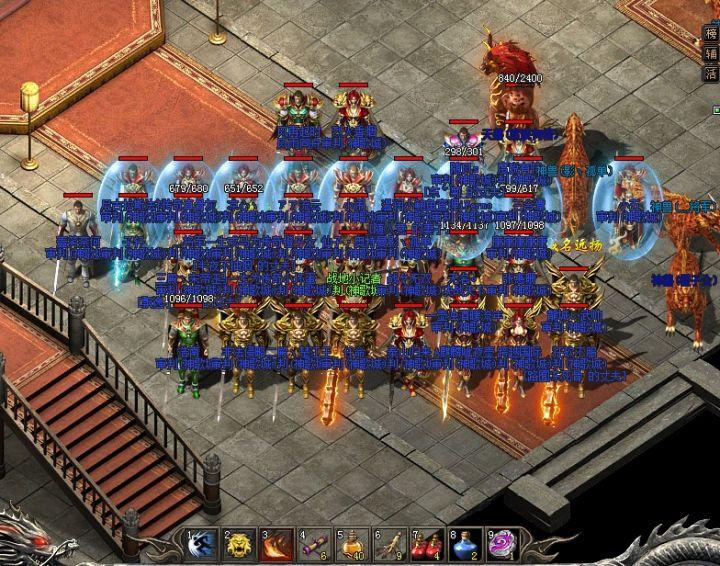Activate the slash skill in slot 1
The height and width of the screenshot is (566, 720).
[203, 546]
